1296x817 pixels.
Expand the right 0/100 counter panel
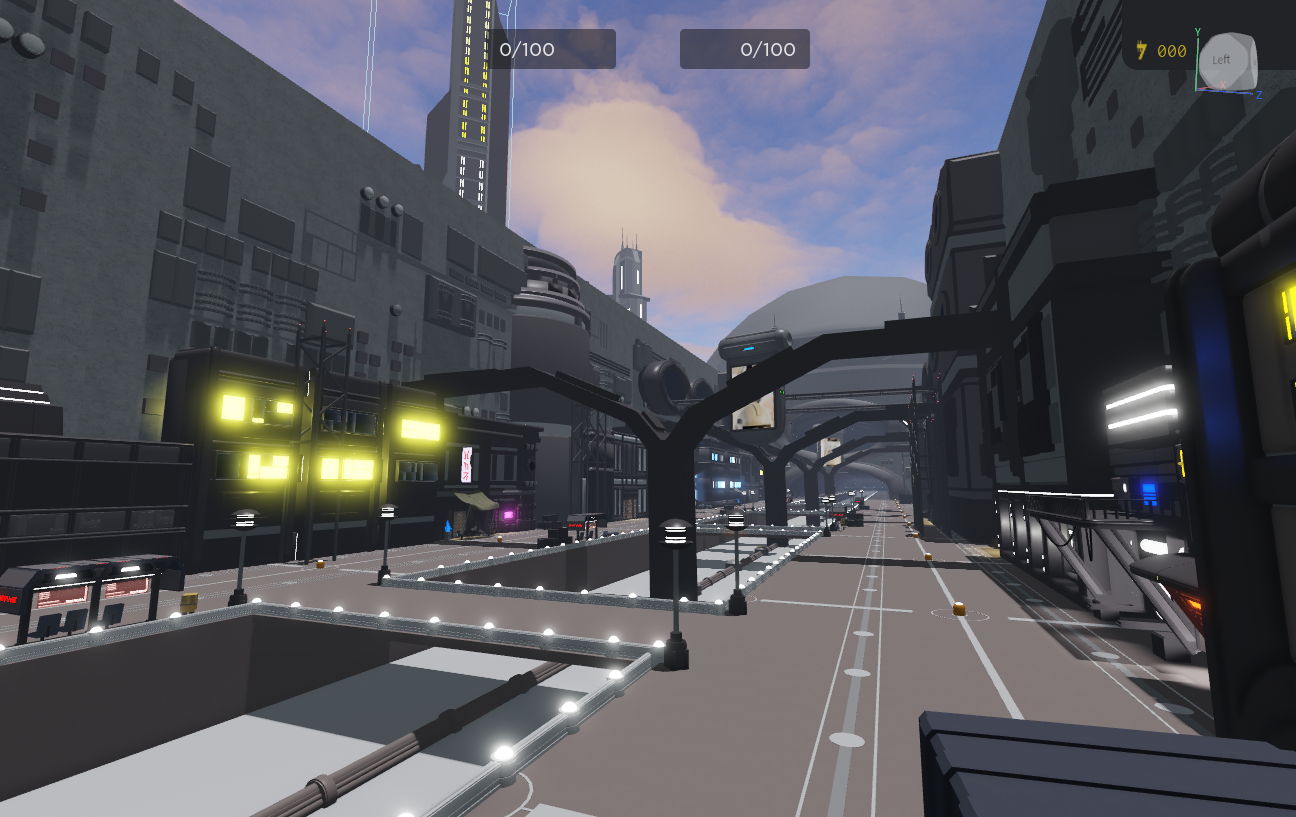click(745, 48)
